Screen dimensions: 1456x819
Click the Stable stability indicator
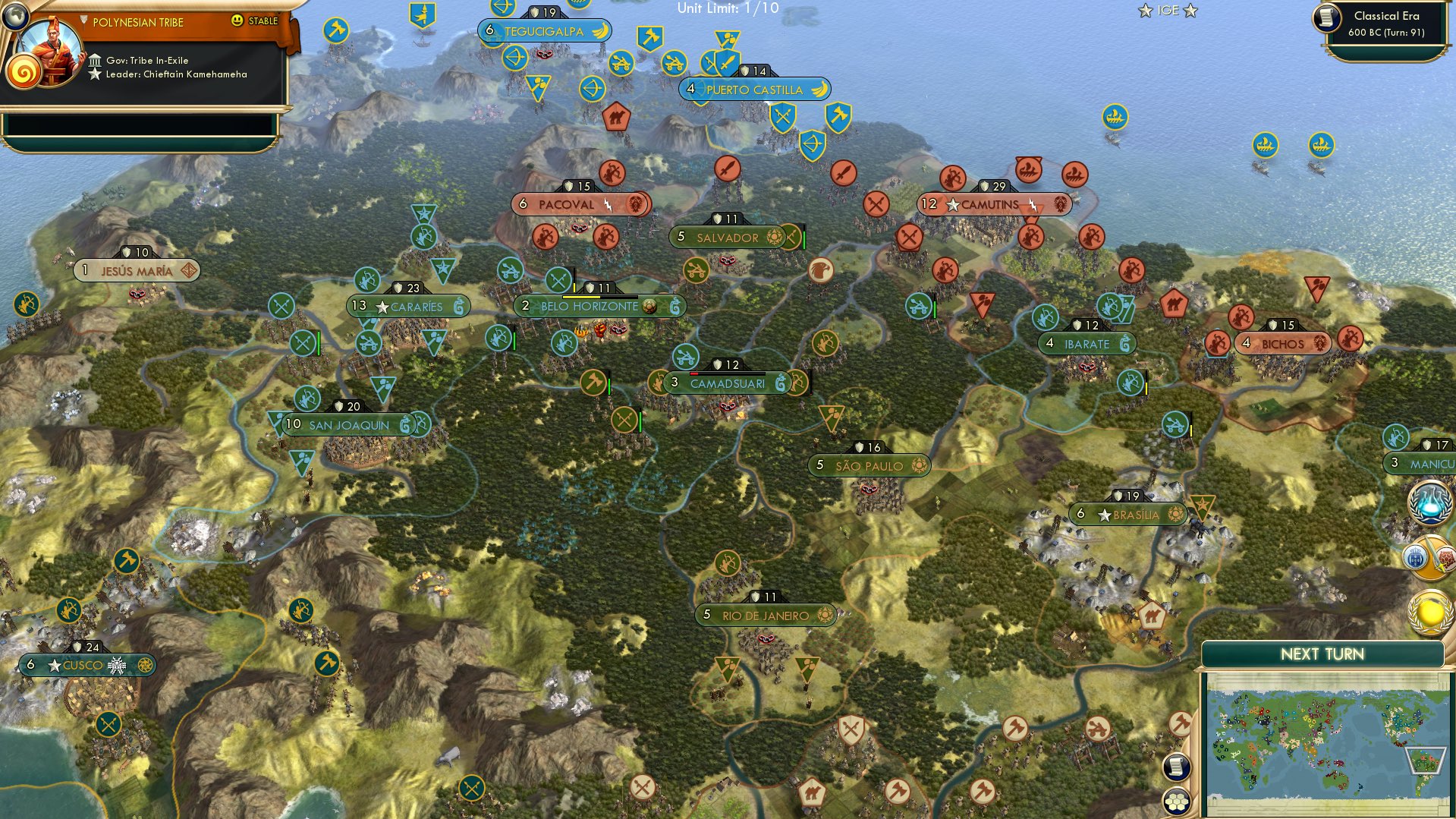click(256, 20)
